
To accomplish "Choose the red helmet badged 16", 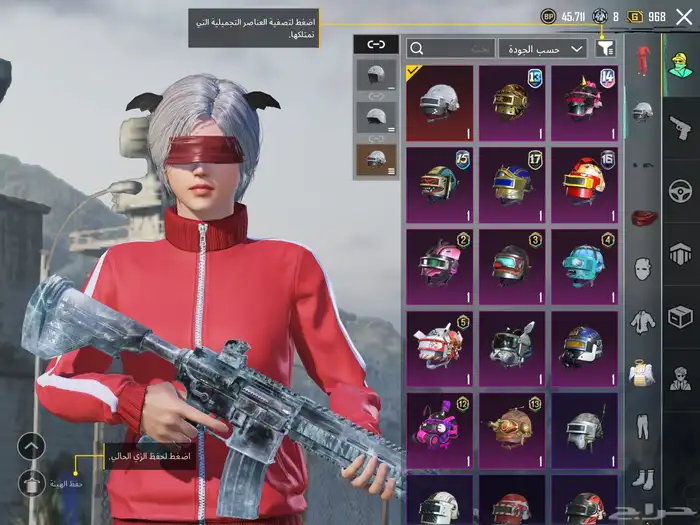I will click(x=584, y=184).
